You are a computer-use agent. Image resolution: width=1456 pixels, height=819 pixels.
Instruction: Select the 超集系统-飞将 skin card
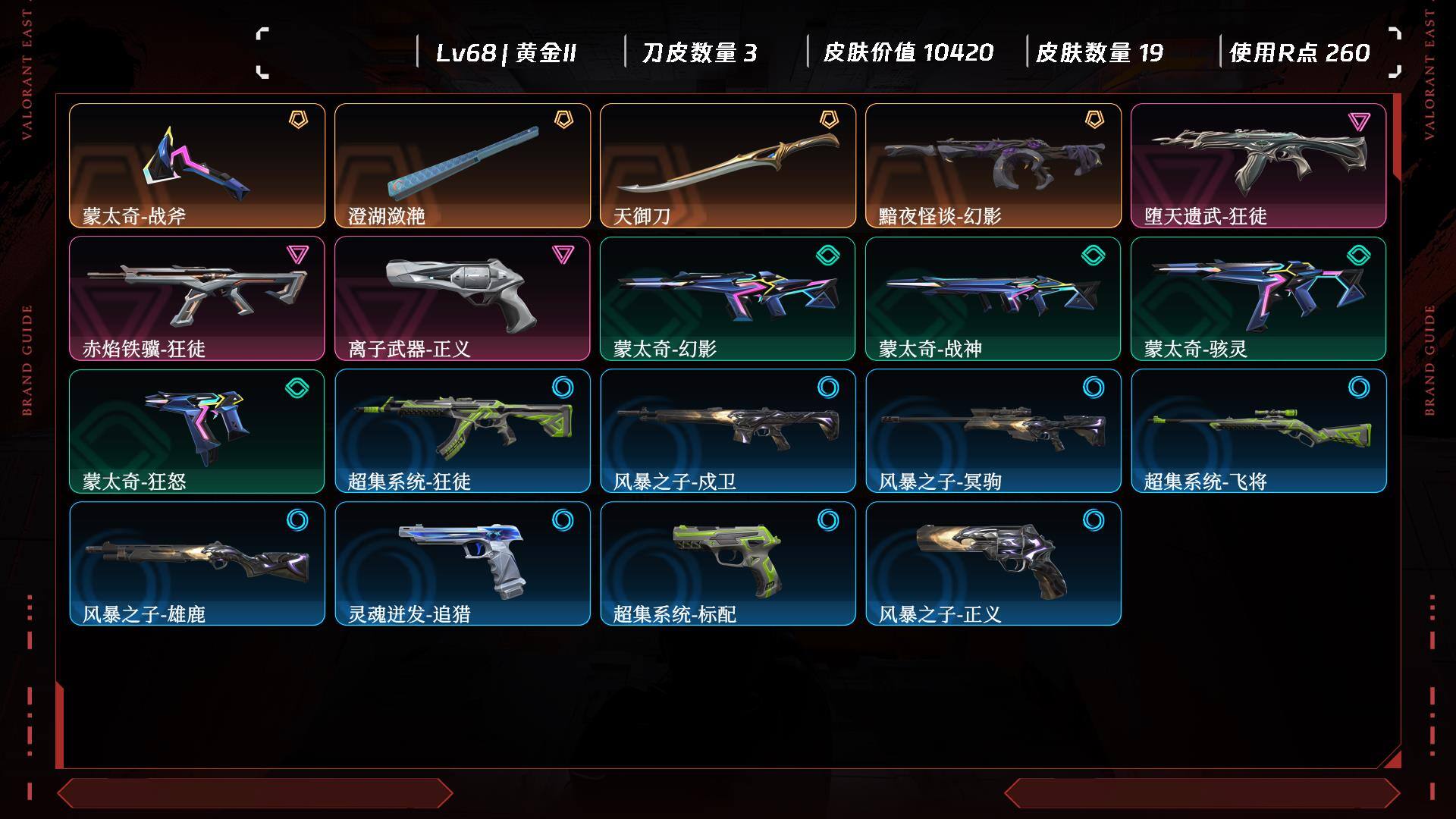[x=1258, y=431]
